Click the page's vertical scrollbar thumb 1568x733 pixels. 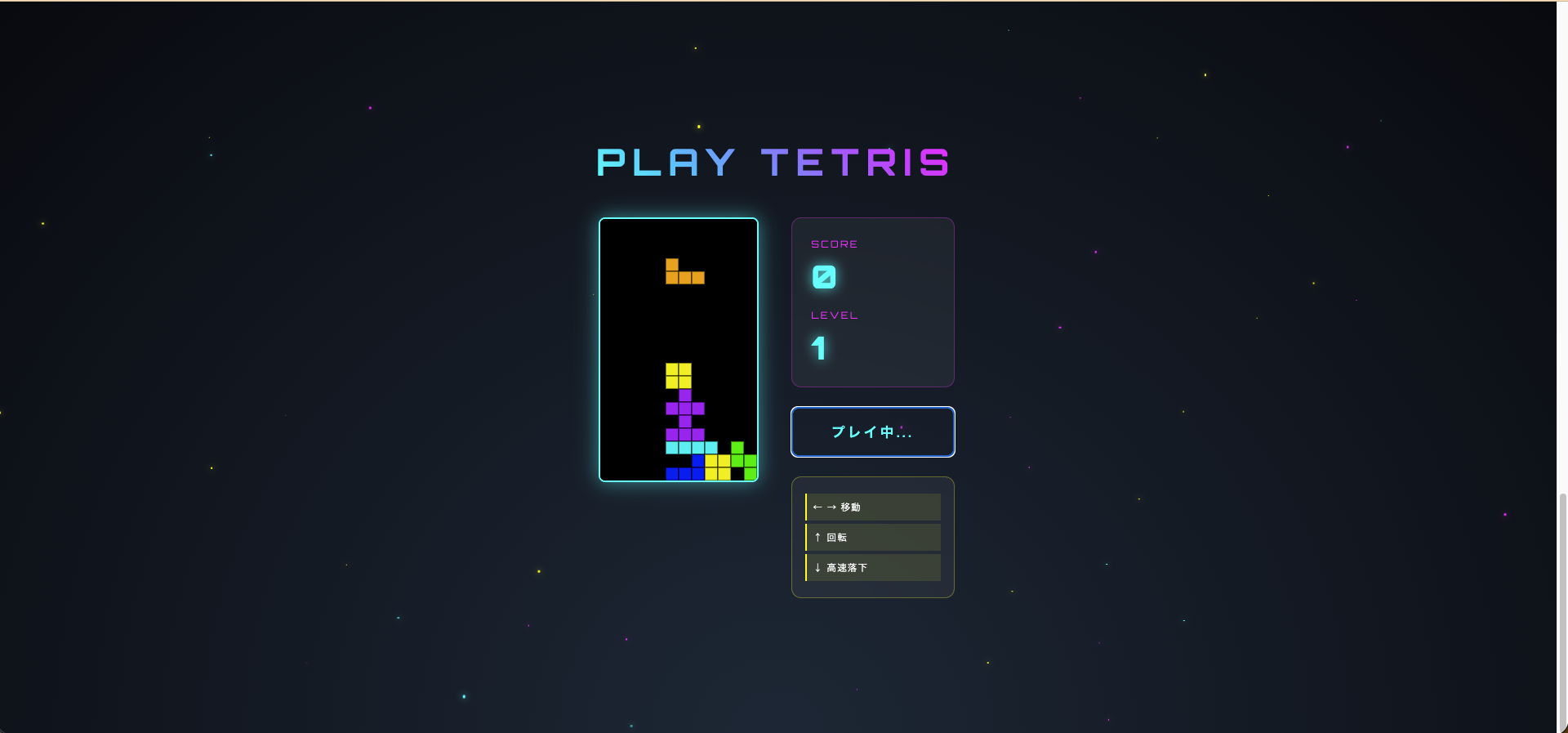coord(1562,611)
